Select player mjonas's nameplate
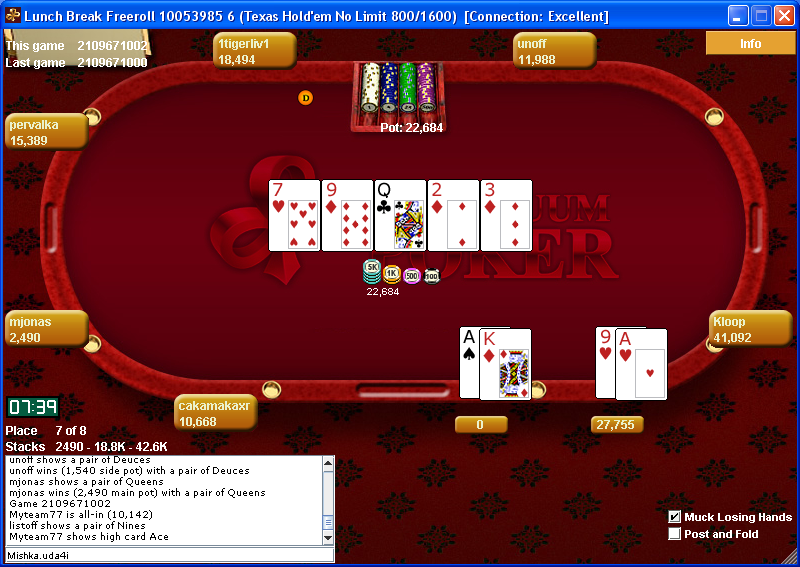The width and height of the screenshot is (800, 567). (x=47, y=329)
